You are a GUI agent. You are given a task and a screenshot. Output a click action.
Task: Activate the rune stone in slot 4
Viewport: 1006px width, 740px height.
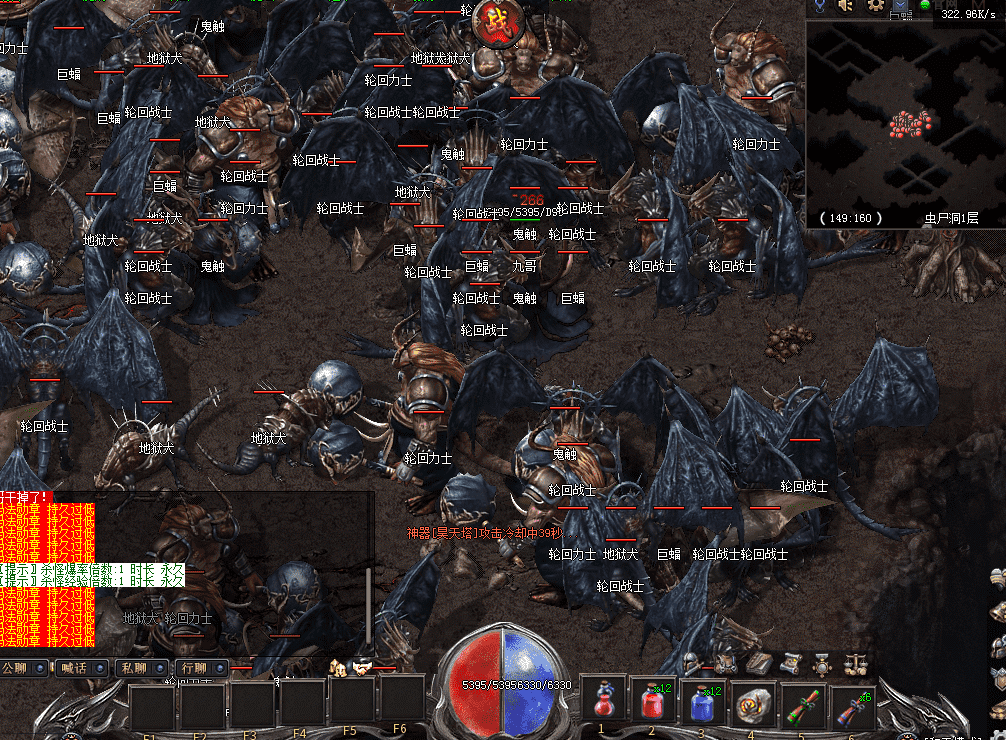[752, 702]
